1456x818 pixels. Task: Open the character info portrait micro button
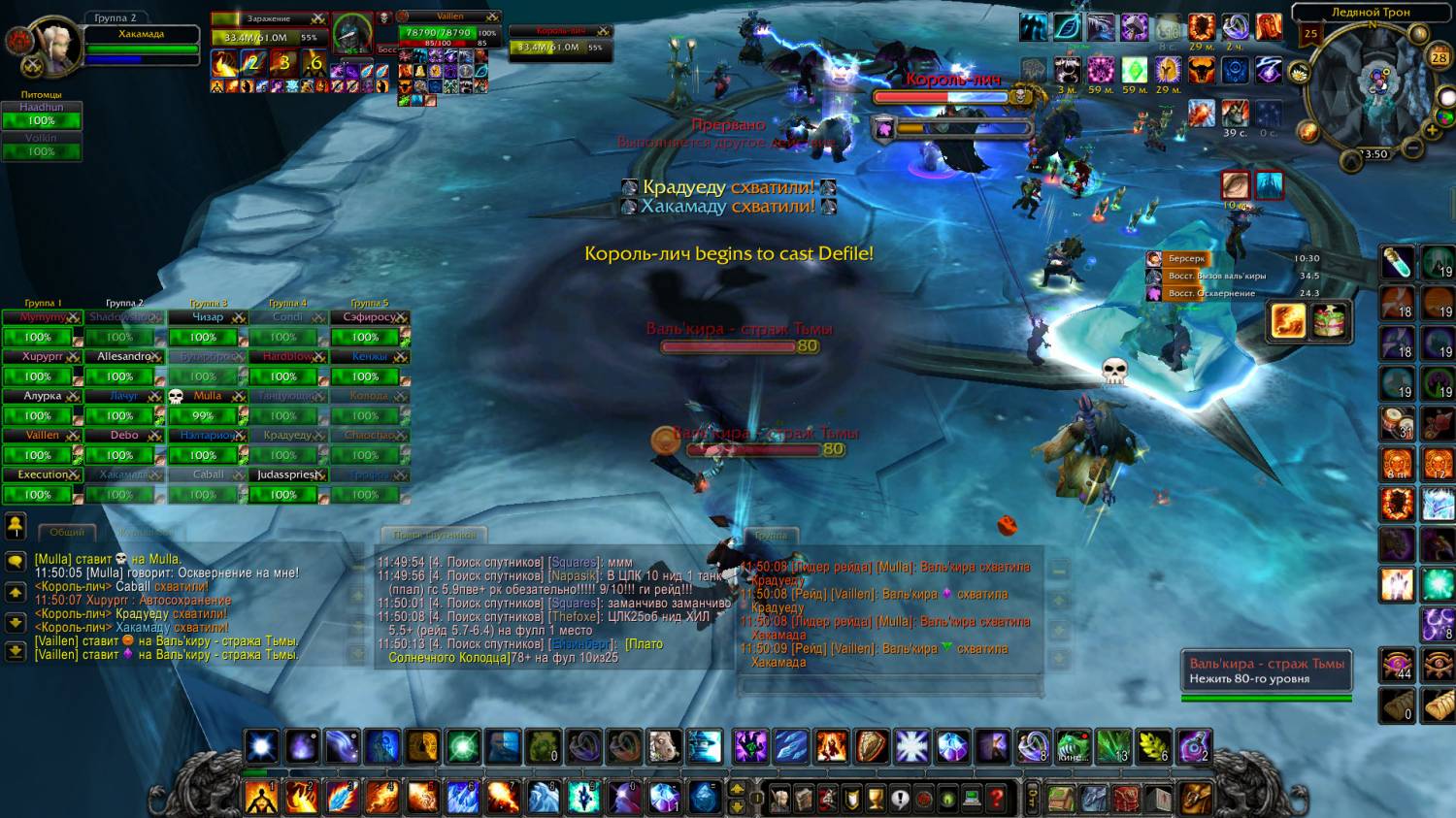(779, 799)
